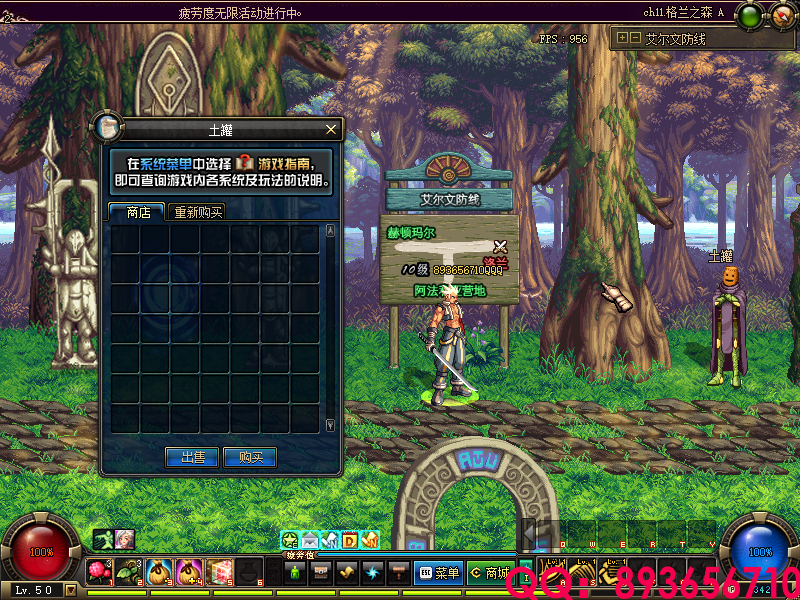Click the orange D icon above hotbar
Image resolution: width=800 pixels, height=600 pixels.
point(350,541)
